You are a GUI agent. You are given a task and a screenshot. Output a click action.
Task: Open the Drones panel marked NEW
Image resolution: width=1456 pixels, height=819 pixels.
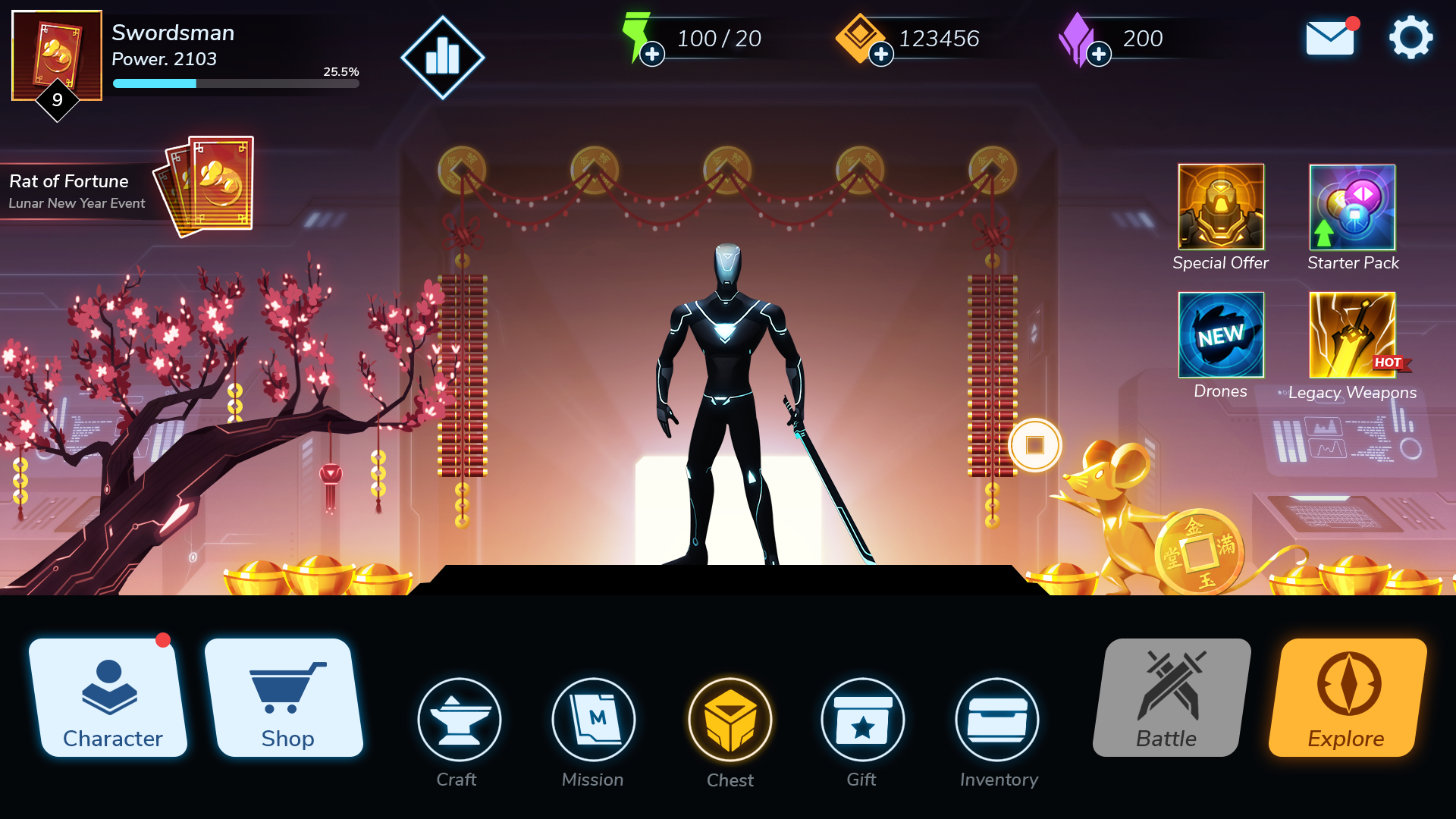1220,334
